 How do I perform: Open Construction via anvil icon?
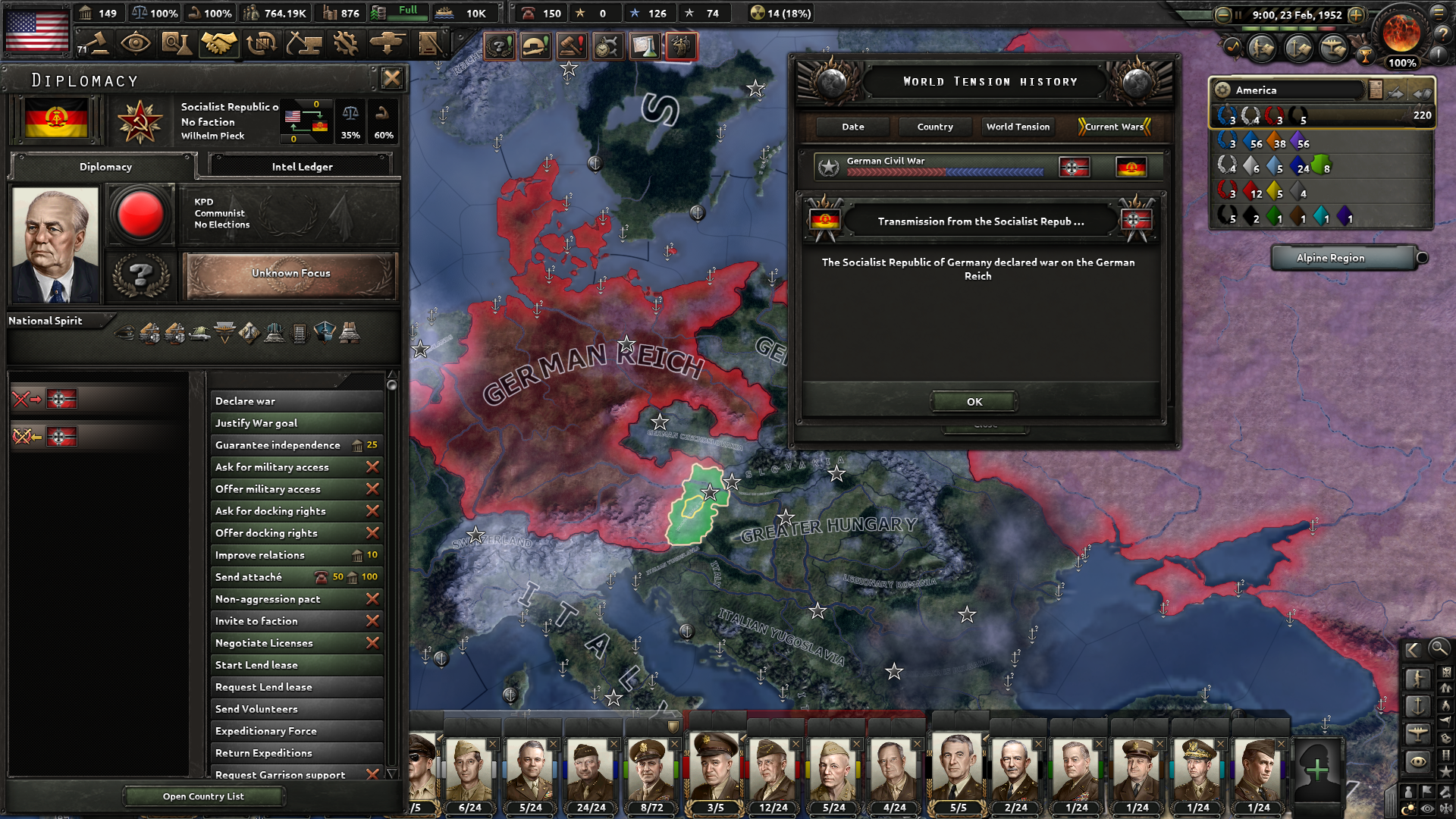click(304, 43)
